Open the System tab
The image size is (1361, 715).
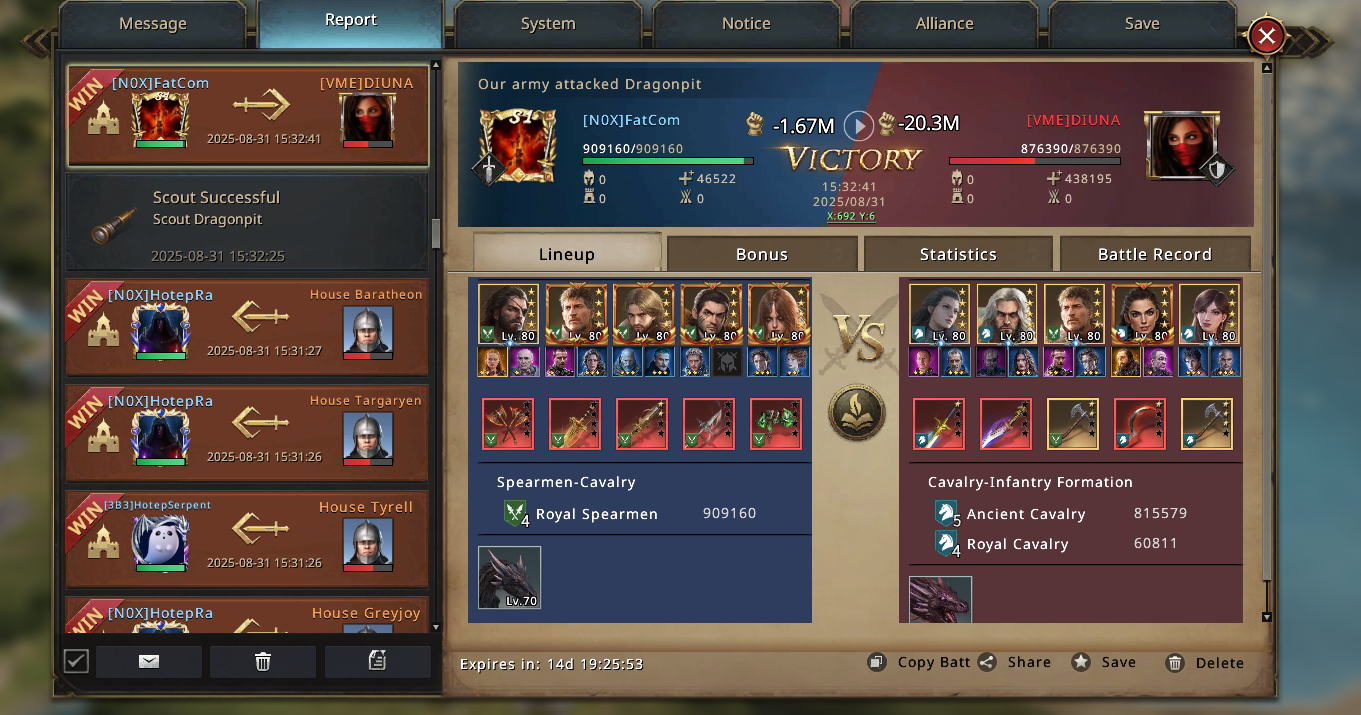tap(548, 24)
